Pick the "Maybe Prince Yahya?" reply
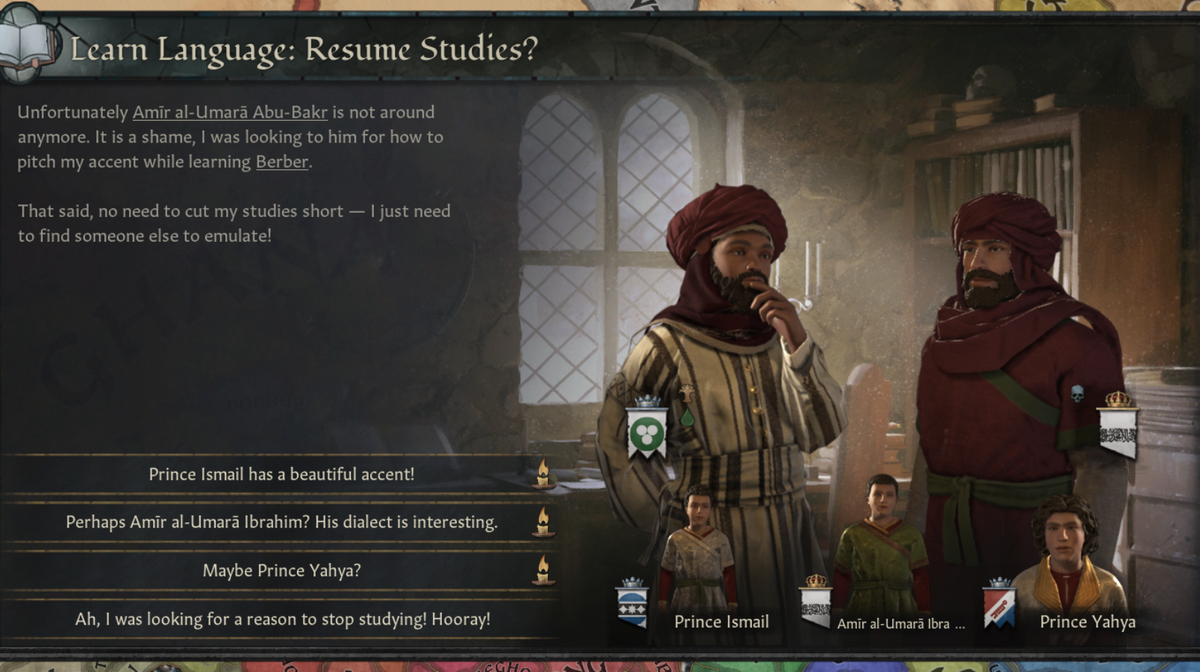The height and width of the screenshot is (672, 1200). coord(281,570)
